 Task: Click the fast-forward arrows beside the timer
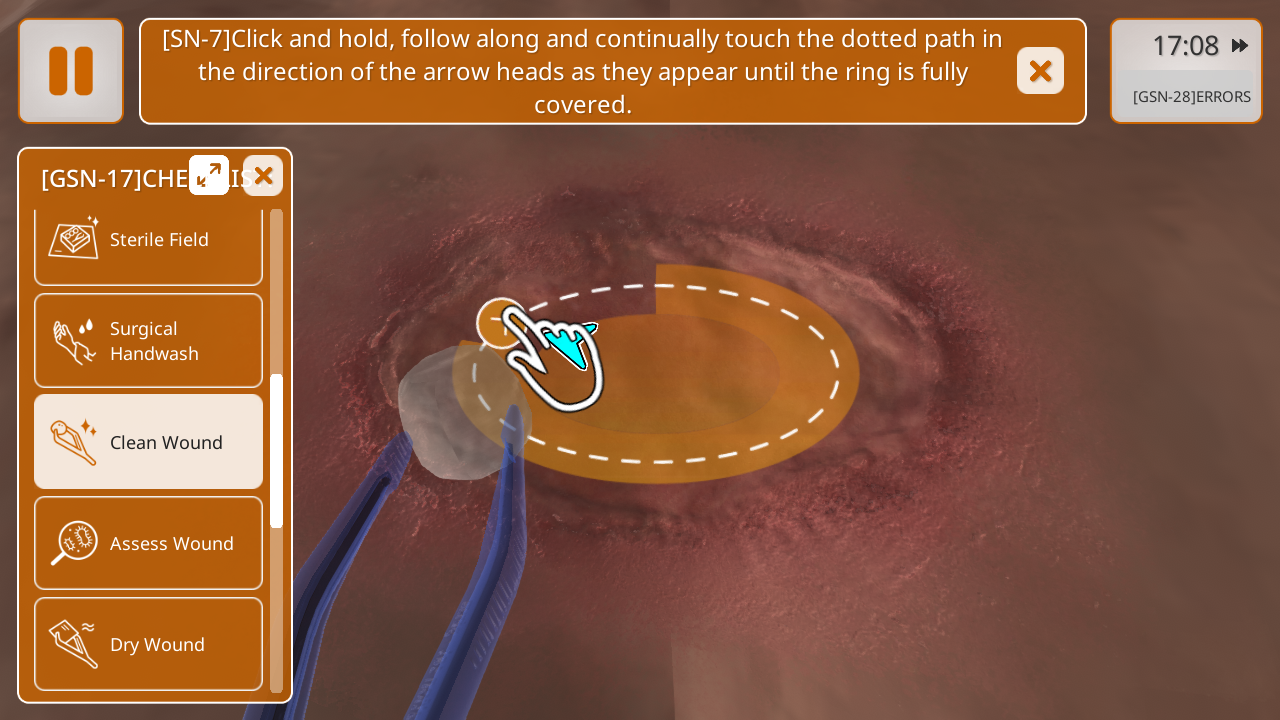1240,45
